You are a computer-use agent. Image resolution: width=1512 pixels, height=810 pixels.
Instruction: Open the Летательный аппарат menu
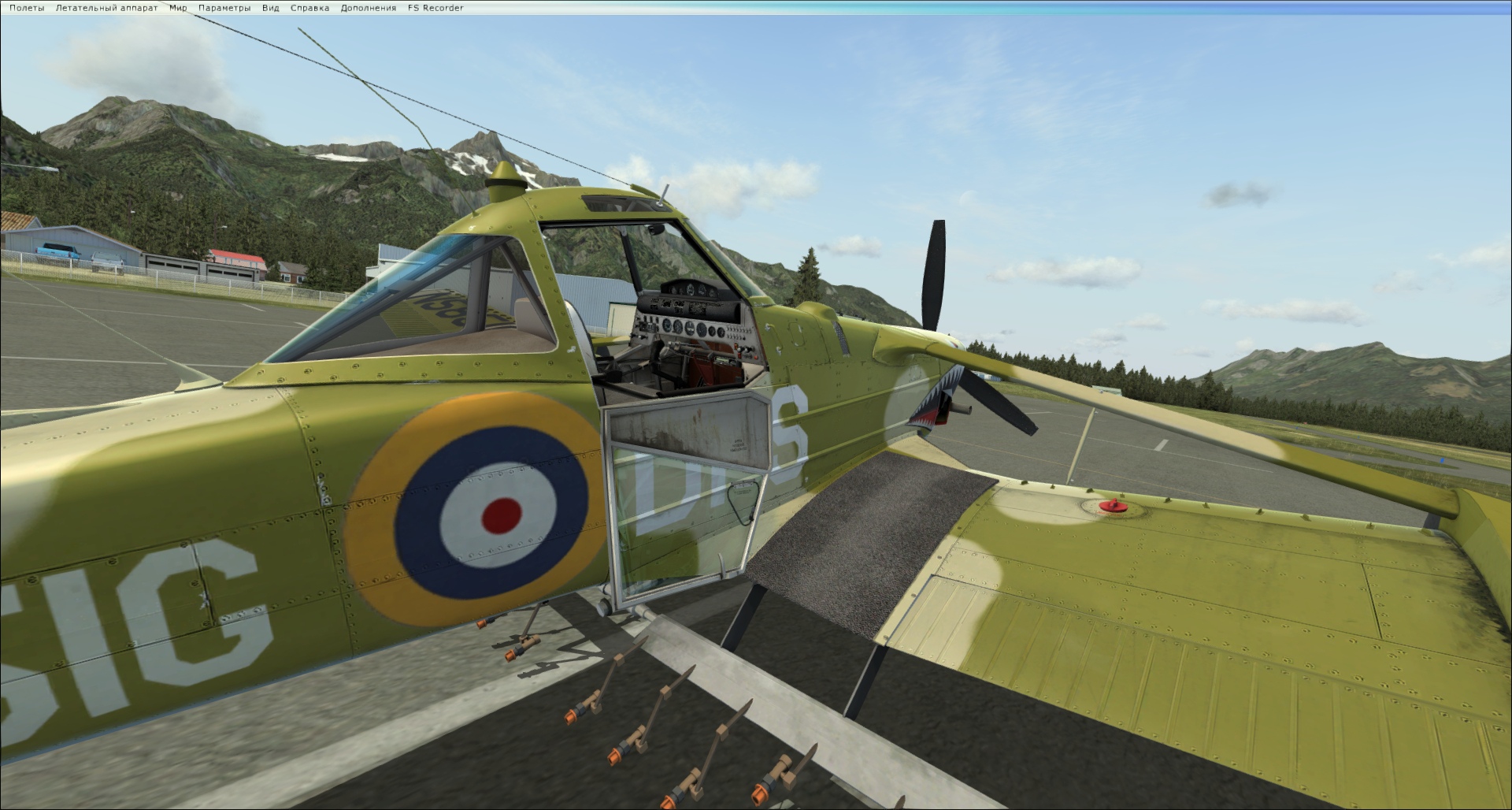[106, 8]
